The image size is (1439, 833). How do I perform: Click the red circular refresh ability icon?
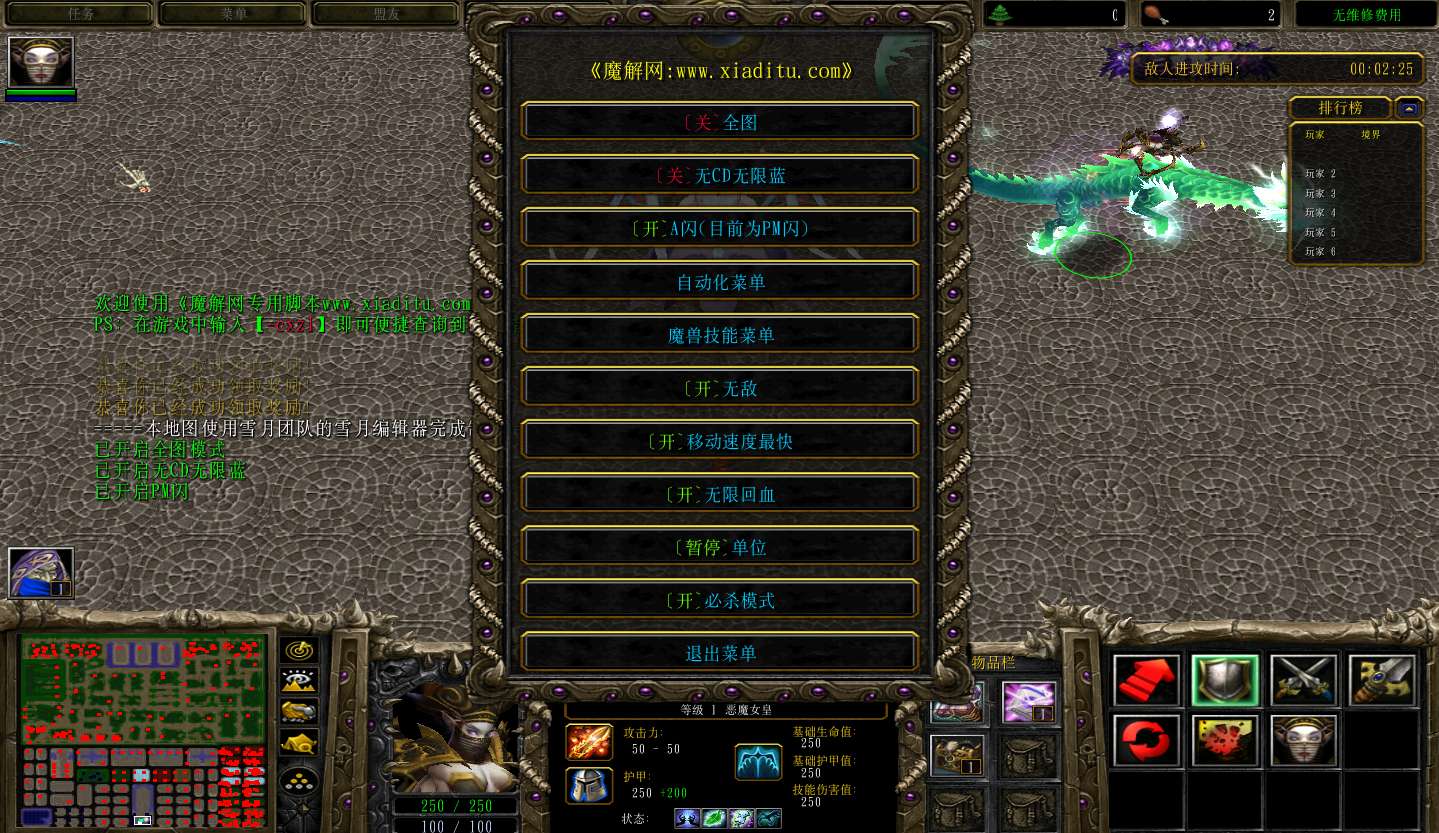(x=1145, y=740)
